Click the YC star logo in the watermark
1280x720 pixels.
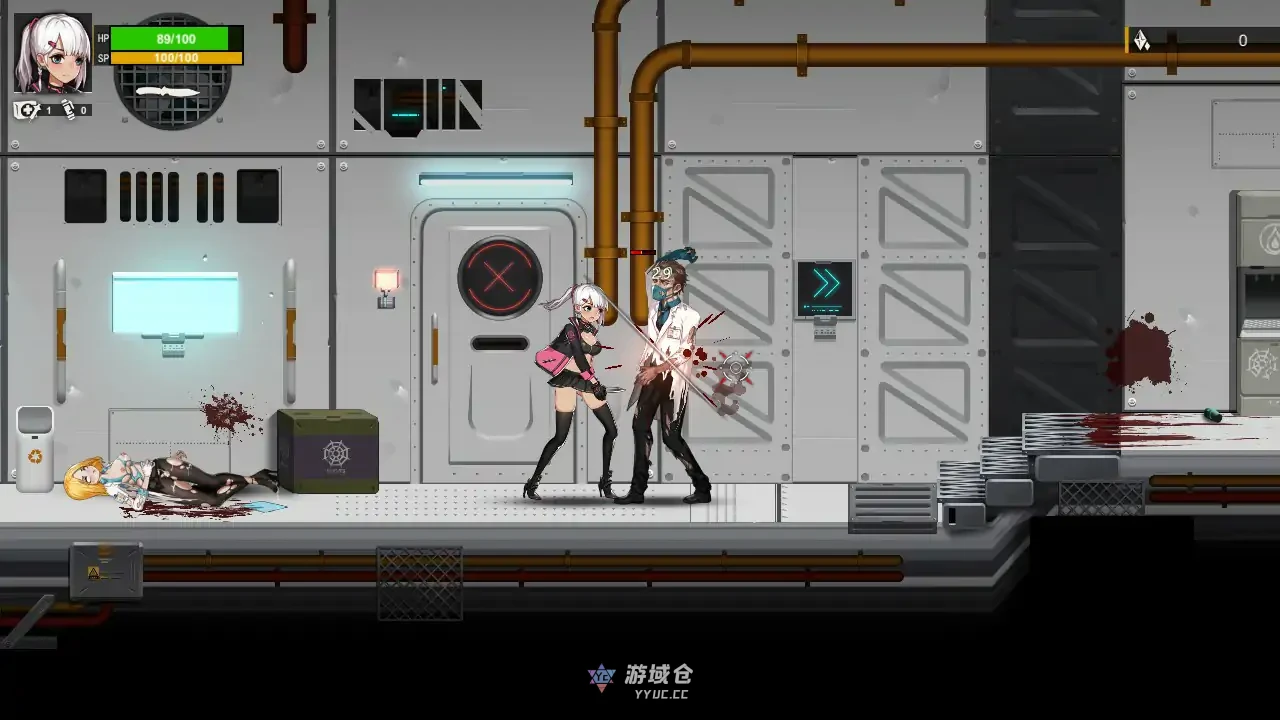[601, 677]
